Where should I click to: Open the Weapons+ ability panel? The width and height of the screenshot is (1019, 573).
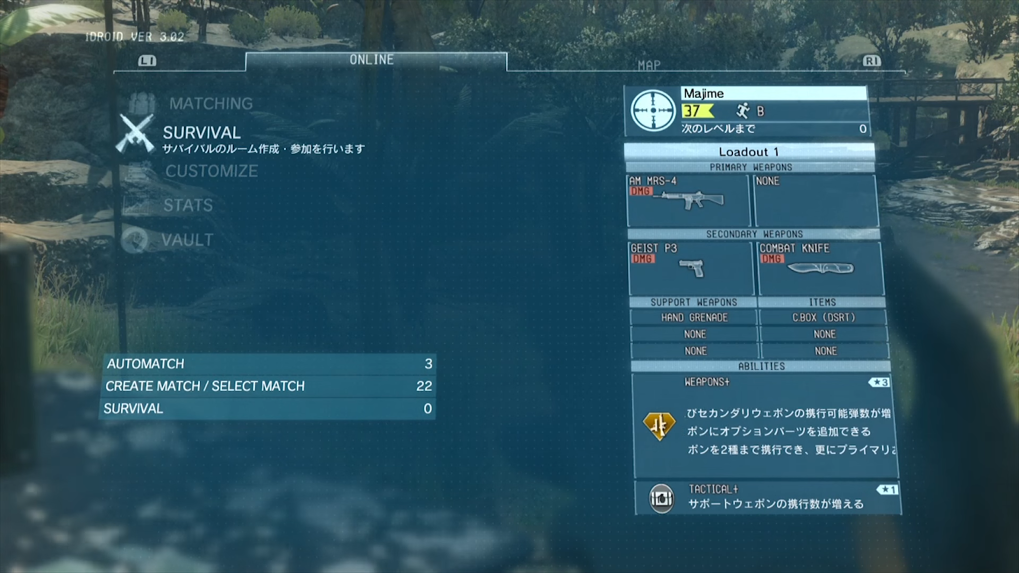click(763, 424)
